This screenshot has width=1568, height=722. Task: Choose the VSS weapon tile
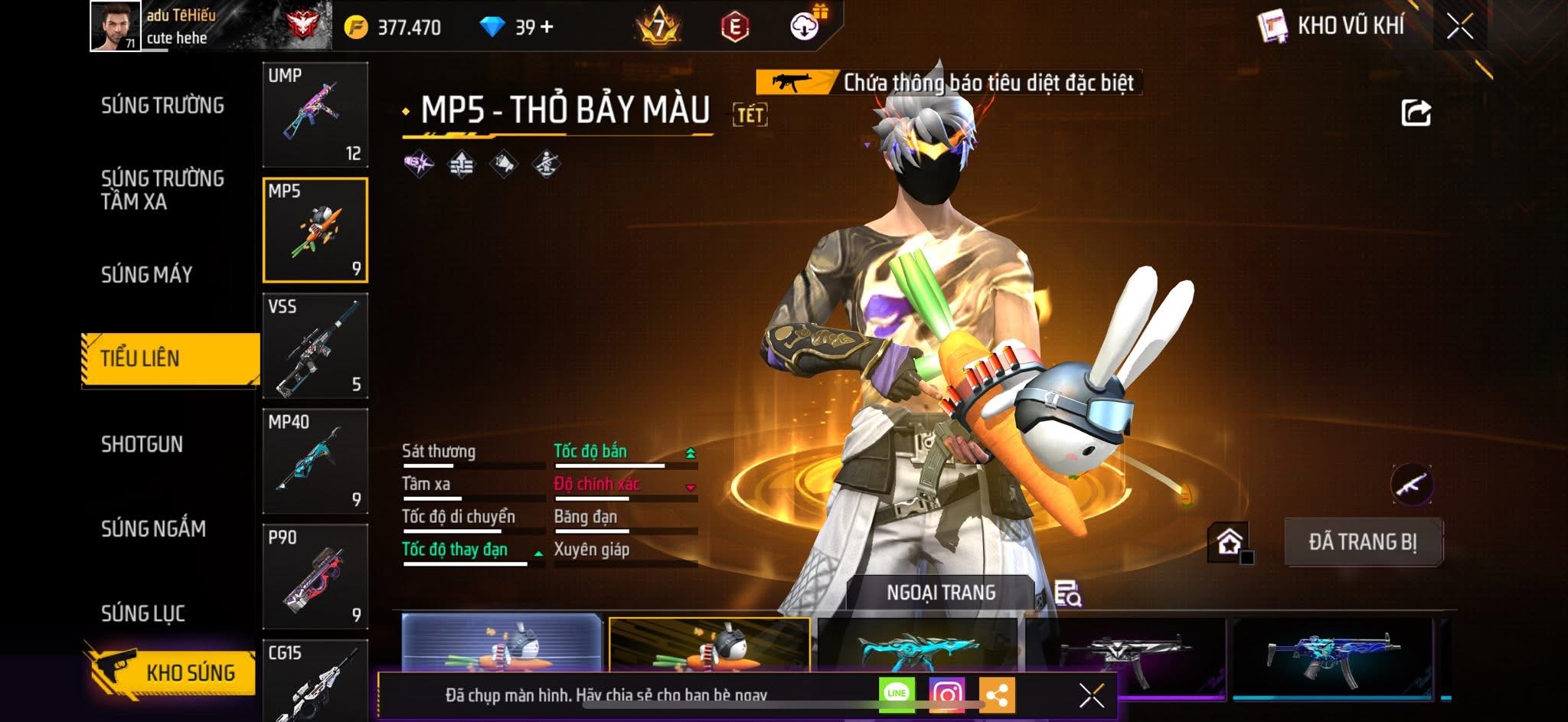(x=315, y=345)
